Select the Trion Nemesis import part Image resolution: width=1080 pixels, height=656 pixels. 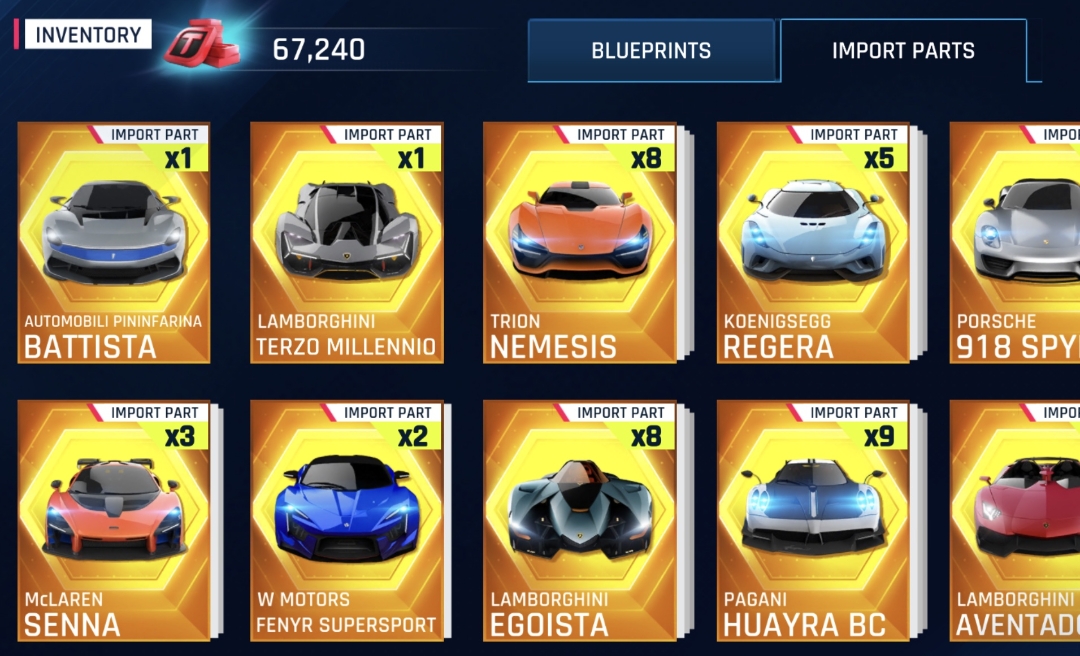[580, 242]
